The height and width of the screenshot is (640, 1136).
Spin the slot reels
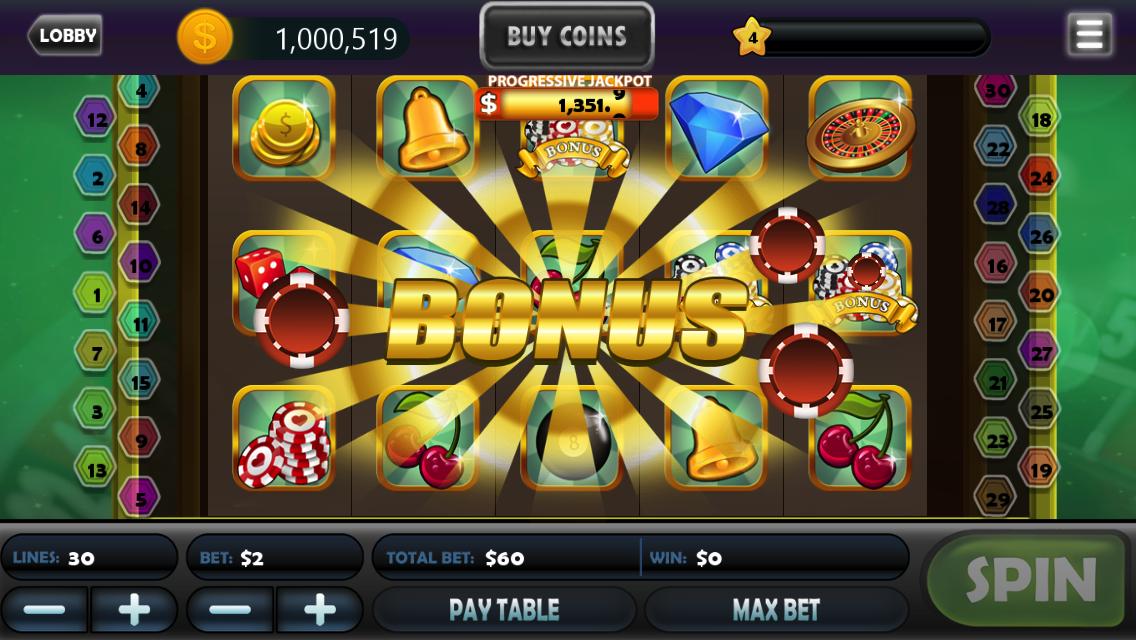pos(1030,581)
